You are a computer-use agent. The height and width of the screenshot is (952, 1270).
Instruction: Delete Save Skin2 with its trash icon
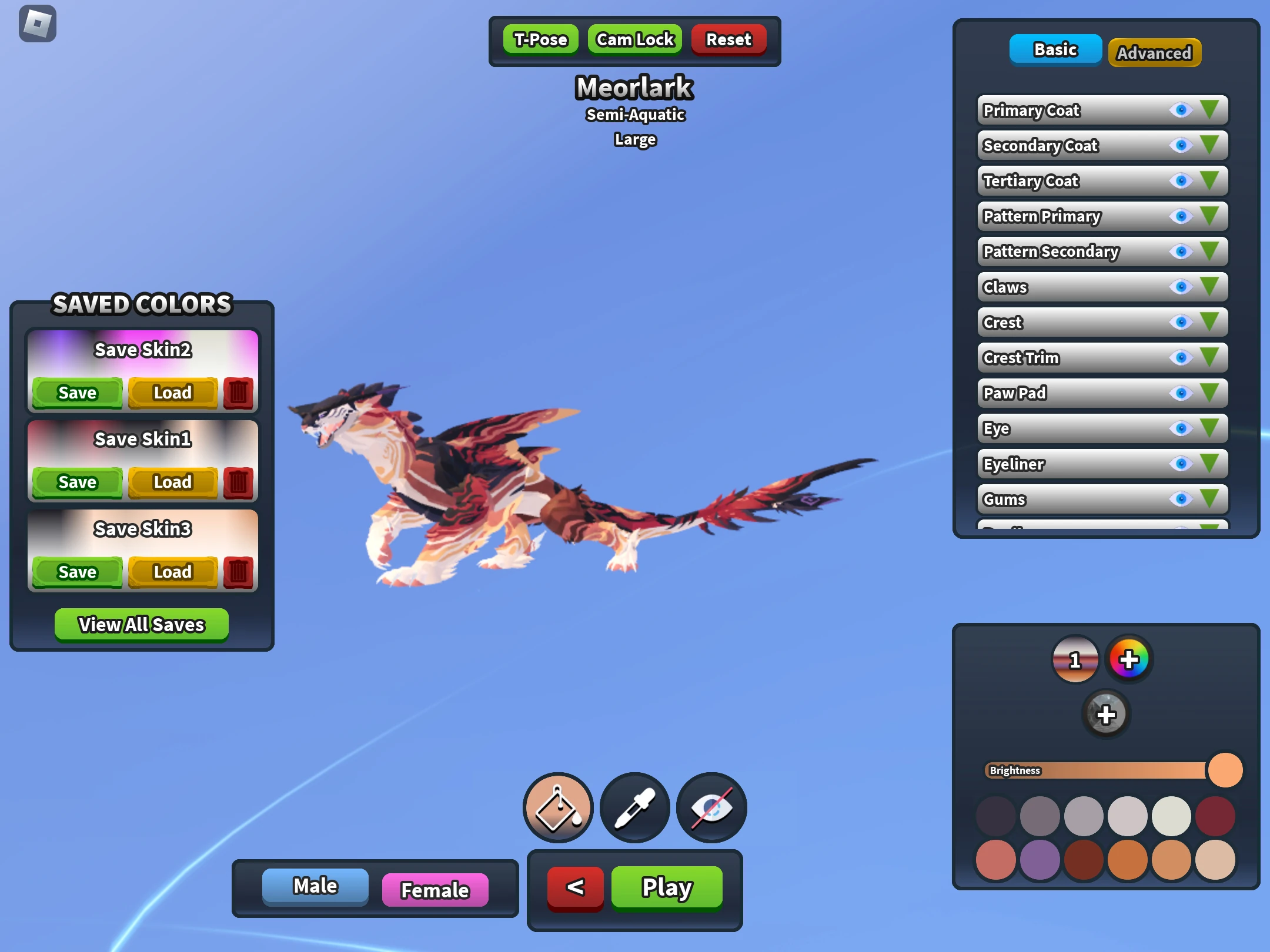(x=238, y=393)
